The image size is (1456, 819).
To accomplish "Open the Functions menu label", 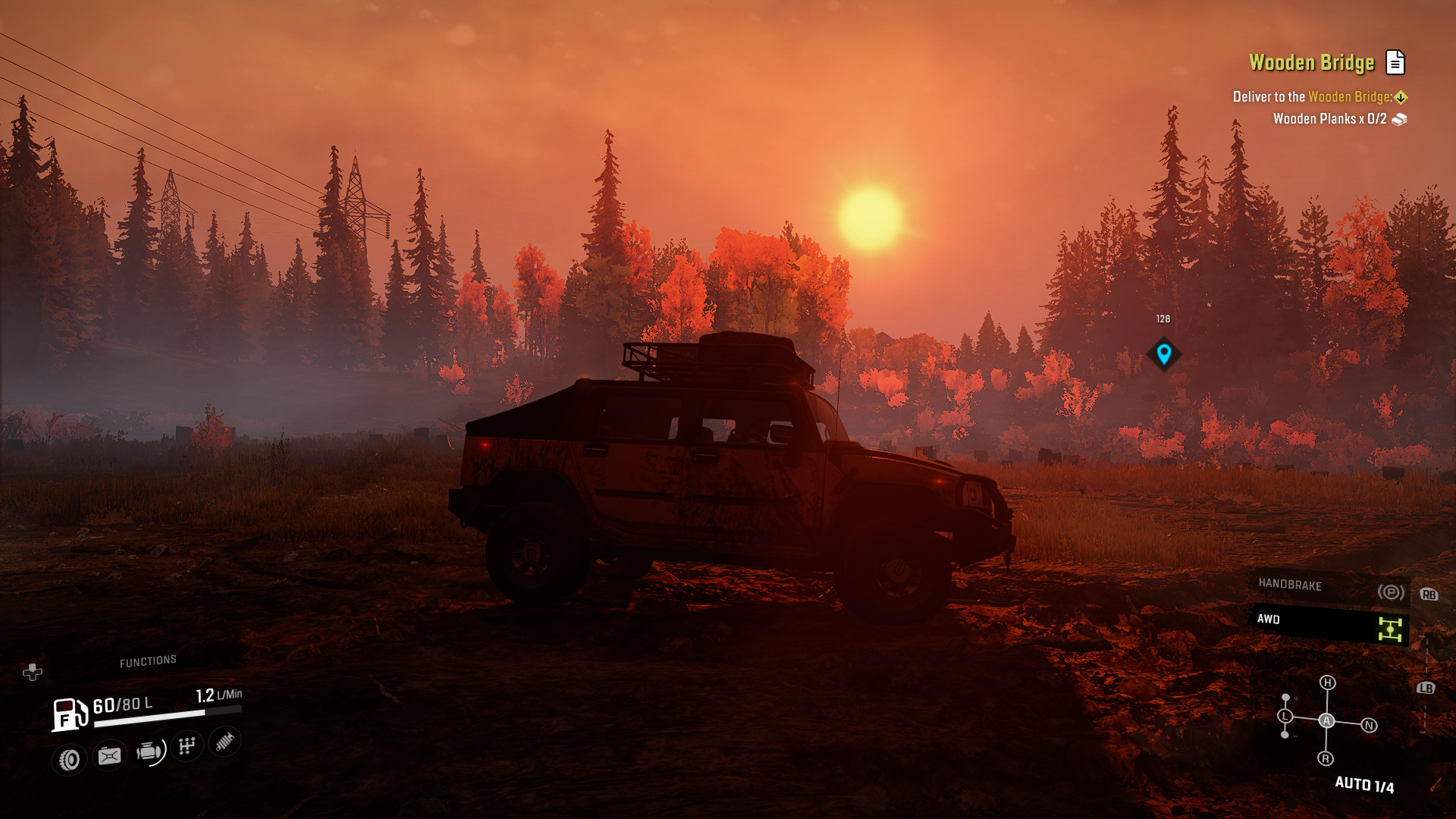I will pyautogui.click(x=148, y=661).
